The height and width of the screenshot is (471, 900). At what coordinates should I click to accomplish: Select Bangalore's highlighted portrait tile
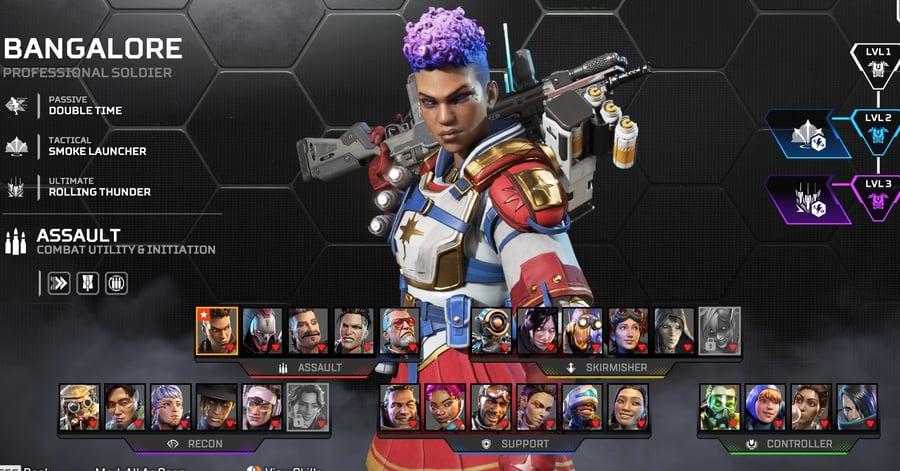(217, 331)
